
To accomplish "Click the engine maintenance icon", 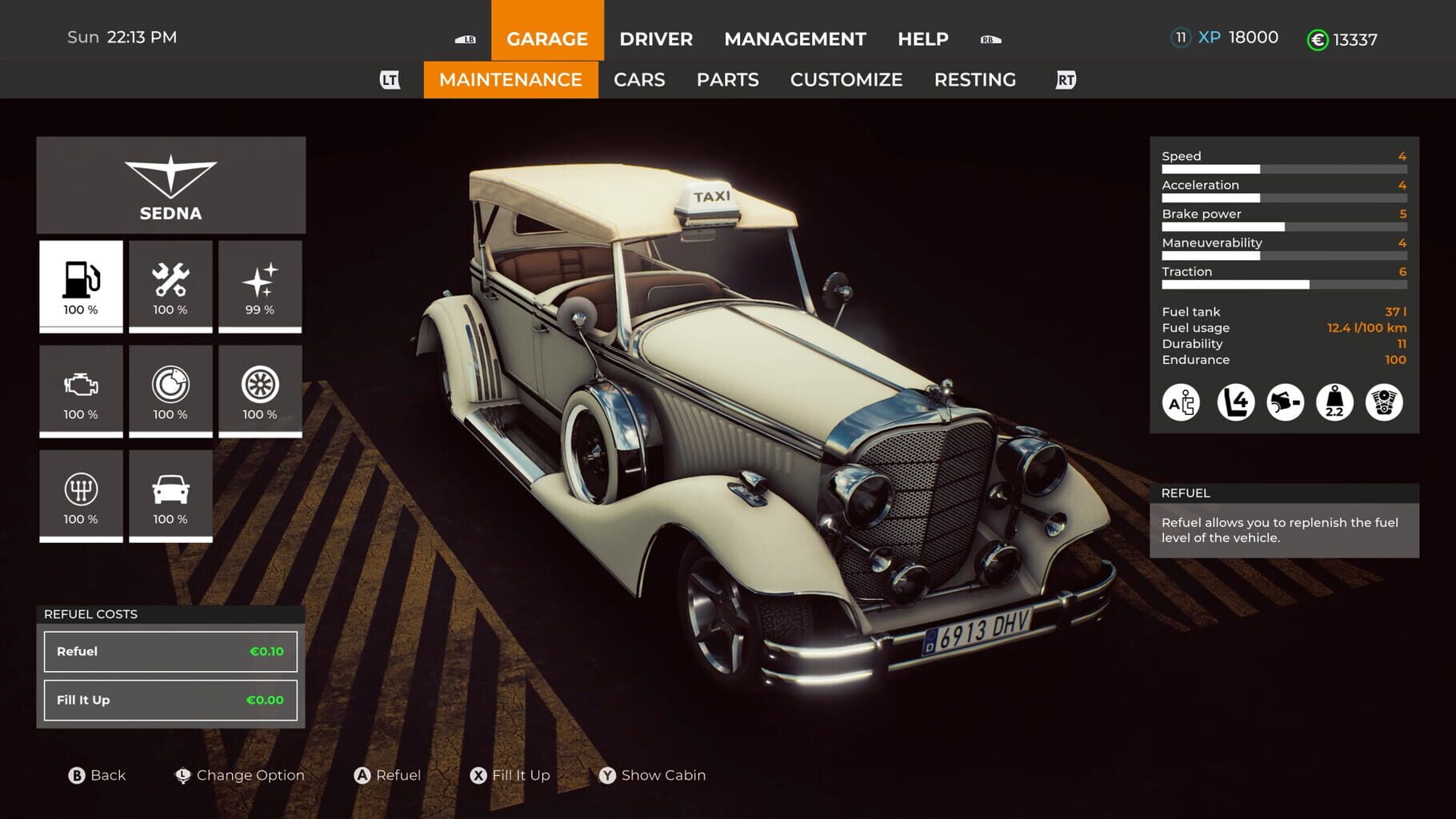I will 80,390.
